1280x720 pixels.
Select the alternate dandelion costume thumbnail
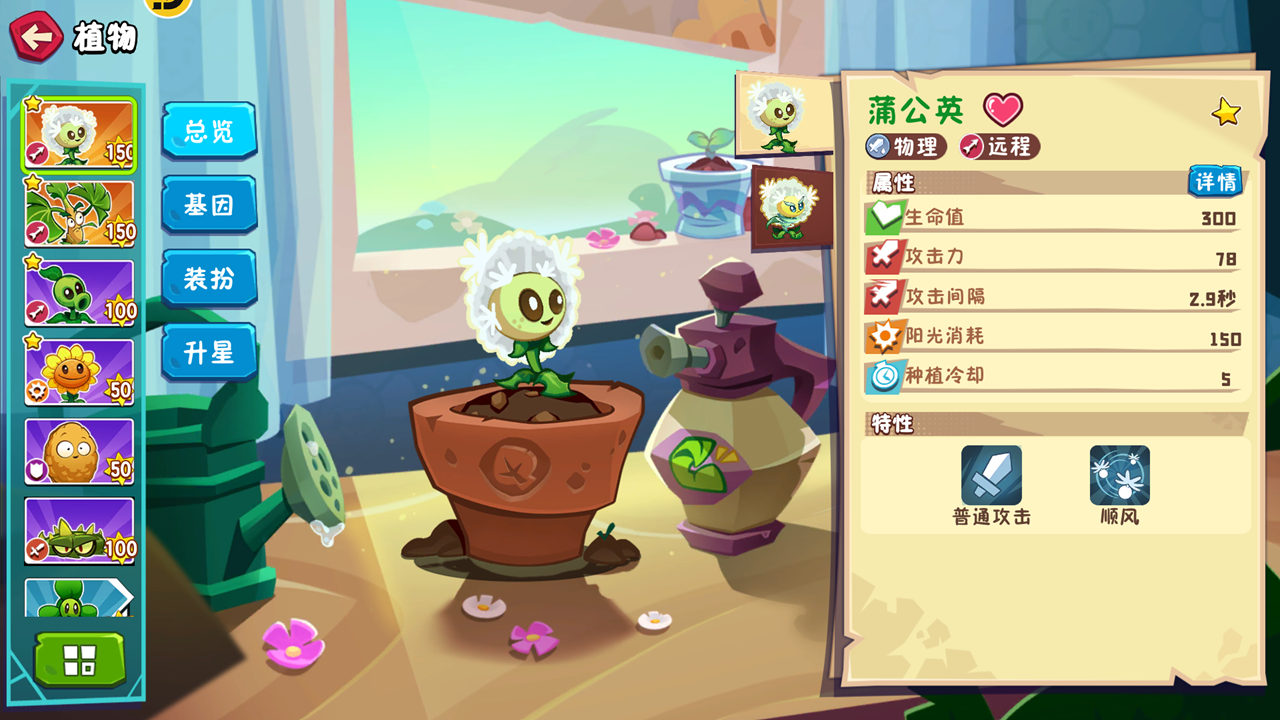point(791,208)
